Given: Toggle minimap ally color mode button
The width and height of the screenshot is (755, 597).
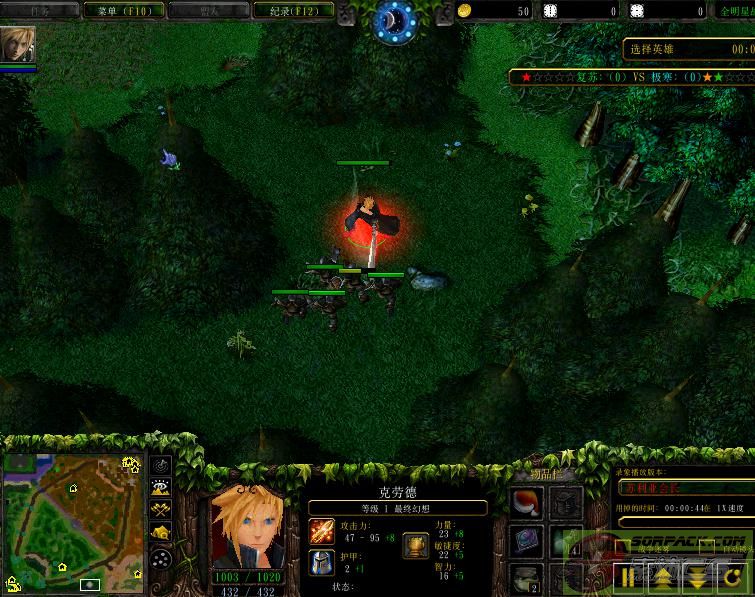Looking at the screenshot, I should click(x=160, y=510).
